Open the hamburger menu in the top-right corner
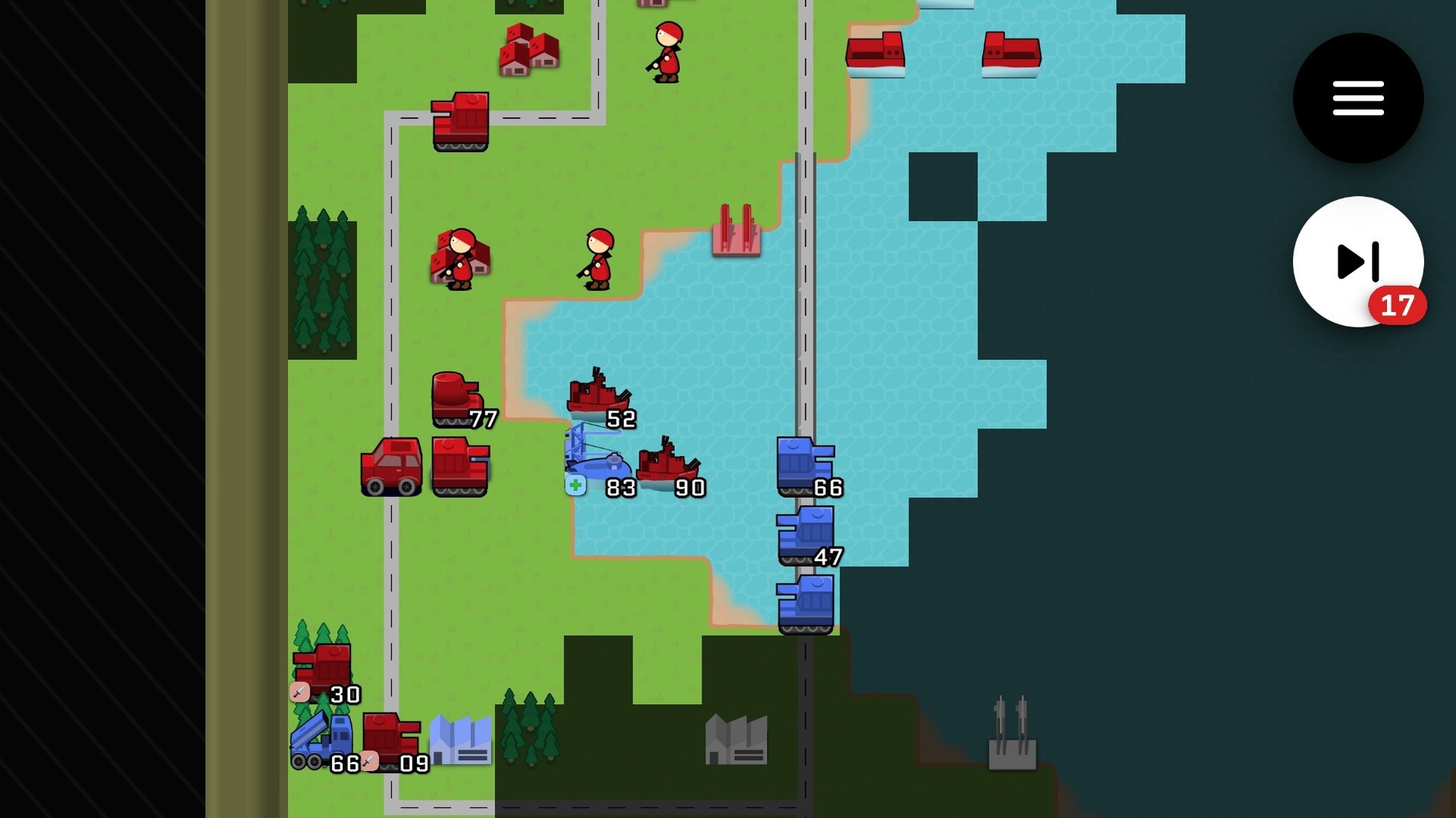 click(x=1357, y=99)
